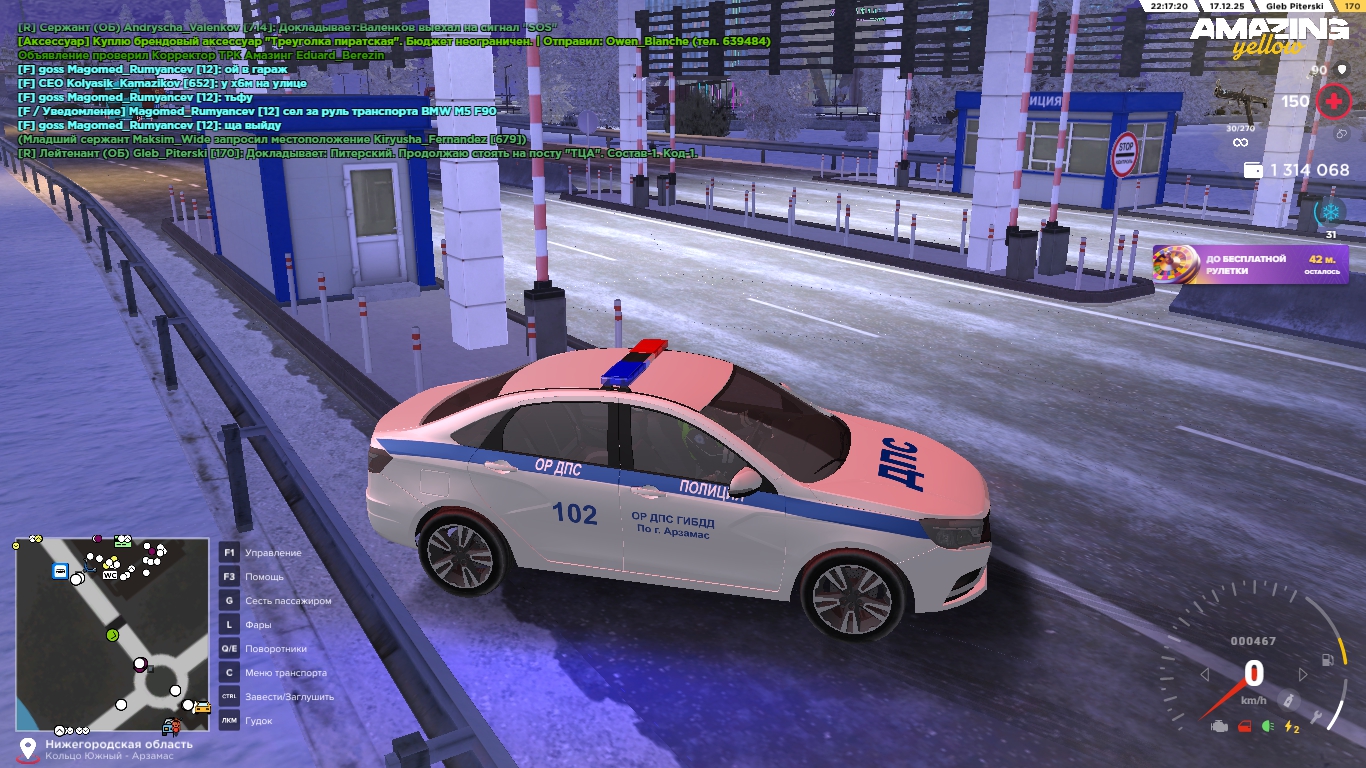The width and height of the screenshot is (1366, 768).
Task: Click the wallet money balance icon
Action: (1252, 171)
